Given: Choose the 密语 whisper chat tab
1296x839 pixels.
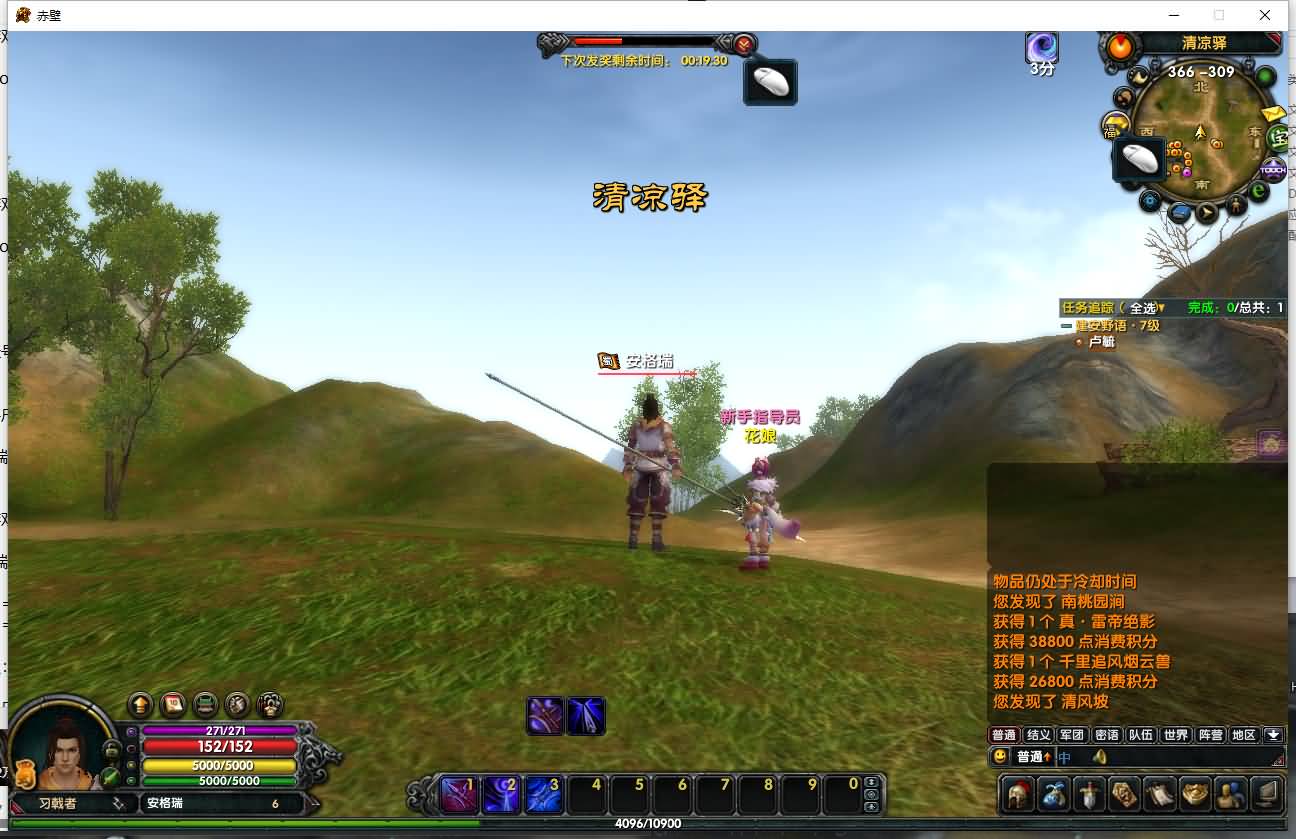Looking at the screenshot, I should coord(1106,735).
